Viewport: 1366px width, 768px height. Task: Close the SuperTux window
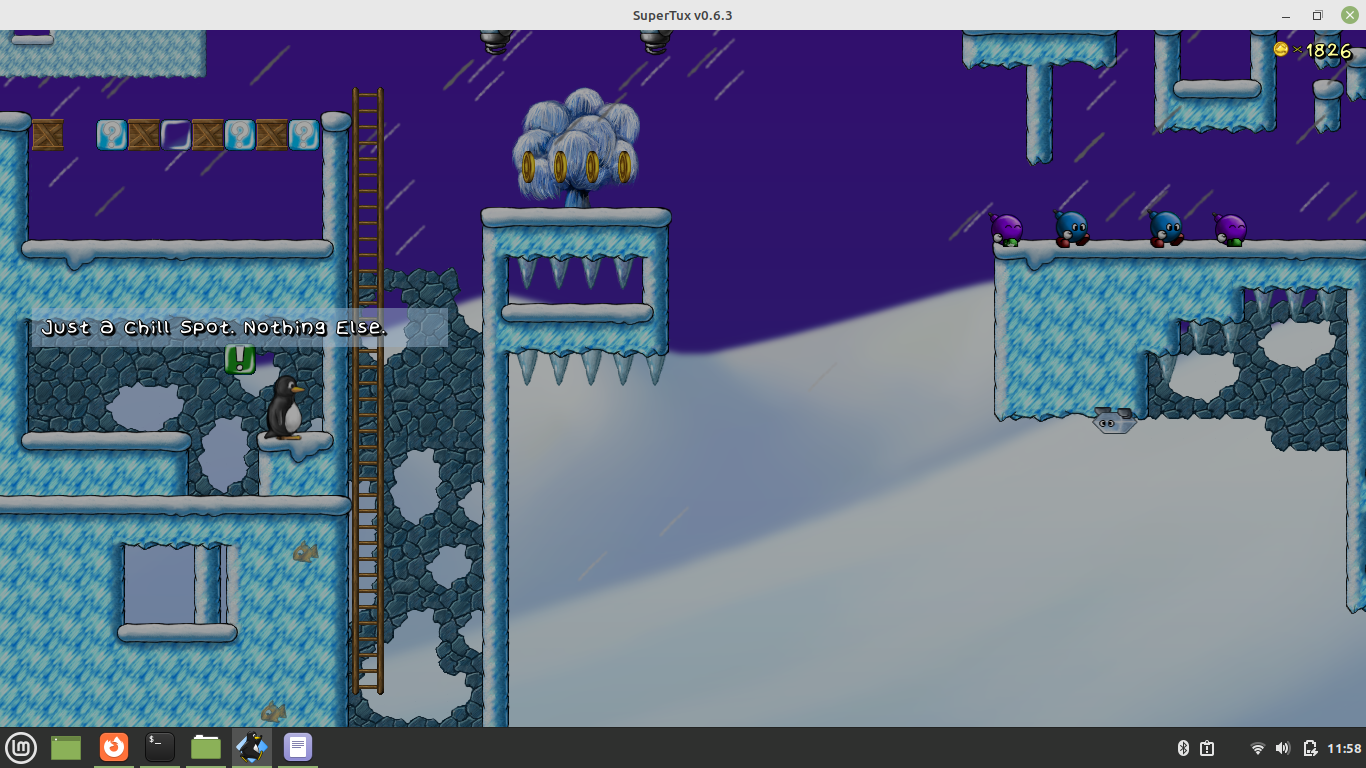tap(1349, 15)
